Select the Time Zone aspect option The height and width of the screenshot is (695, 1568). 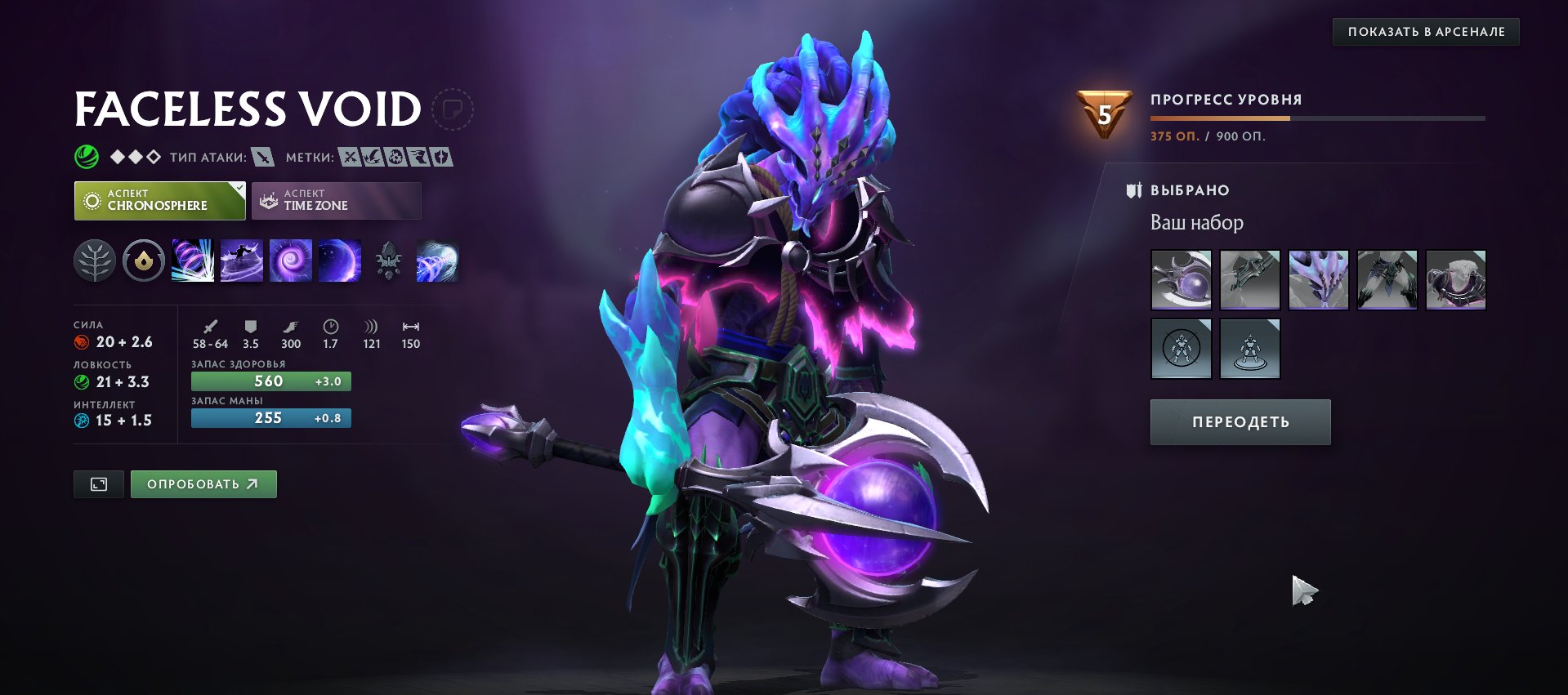(x=335, y=200)
